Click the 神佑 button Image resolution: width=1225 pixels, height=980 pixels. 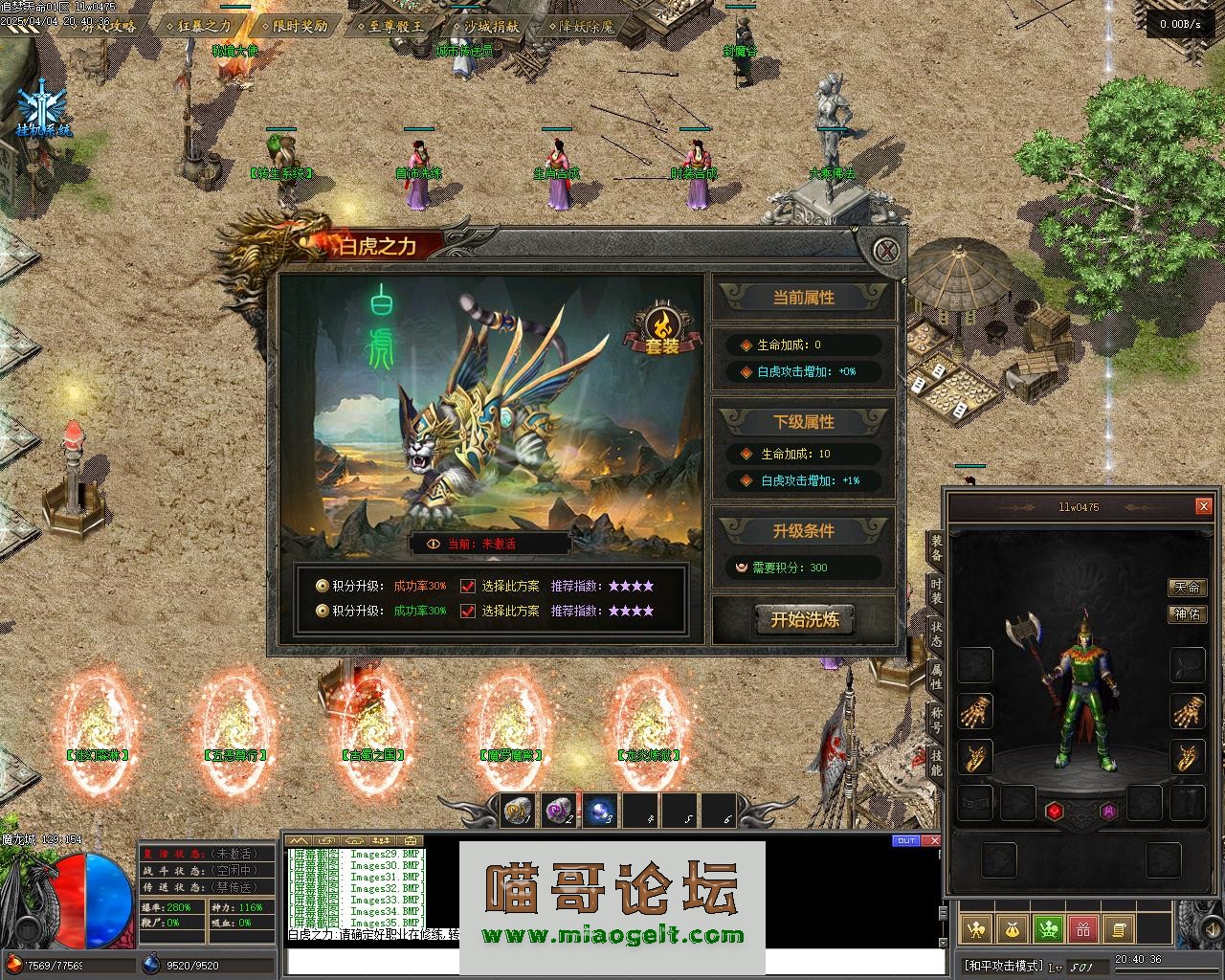[x=1187, y=613]
